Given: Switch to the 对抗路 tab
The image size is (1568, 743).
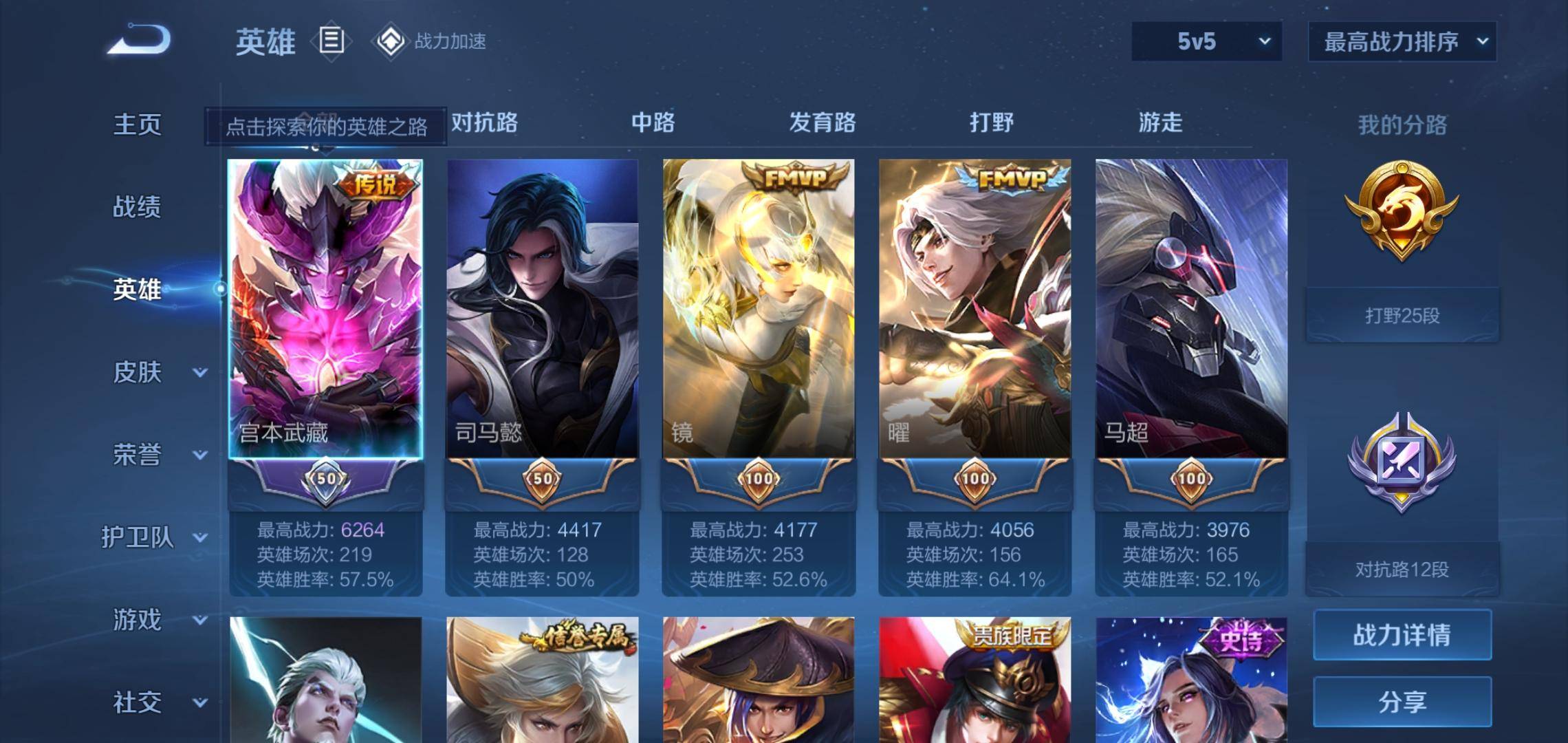Looking at the screenshot, I should click(484, 122).
